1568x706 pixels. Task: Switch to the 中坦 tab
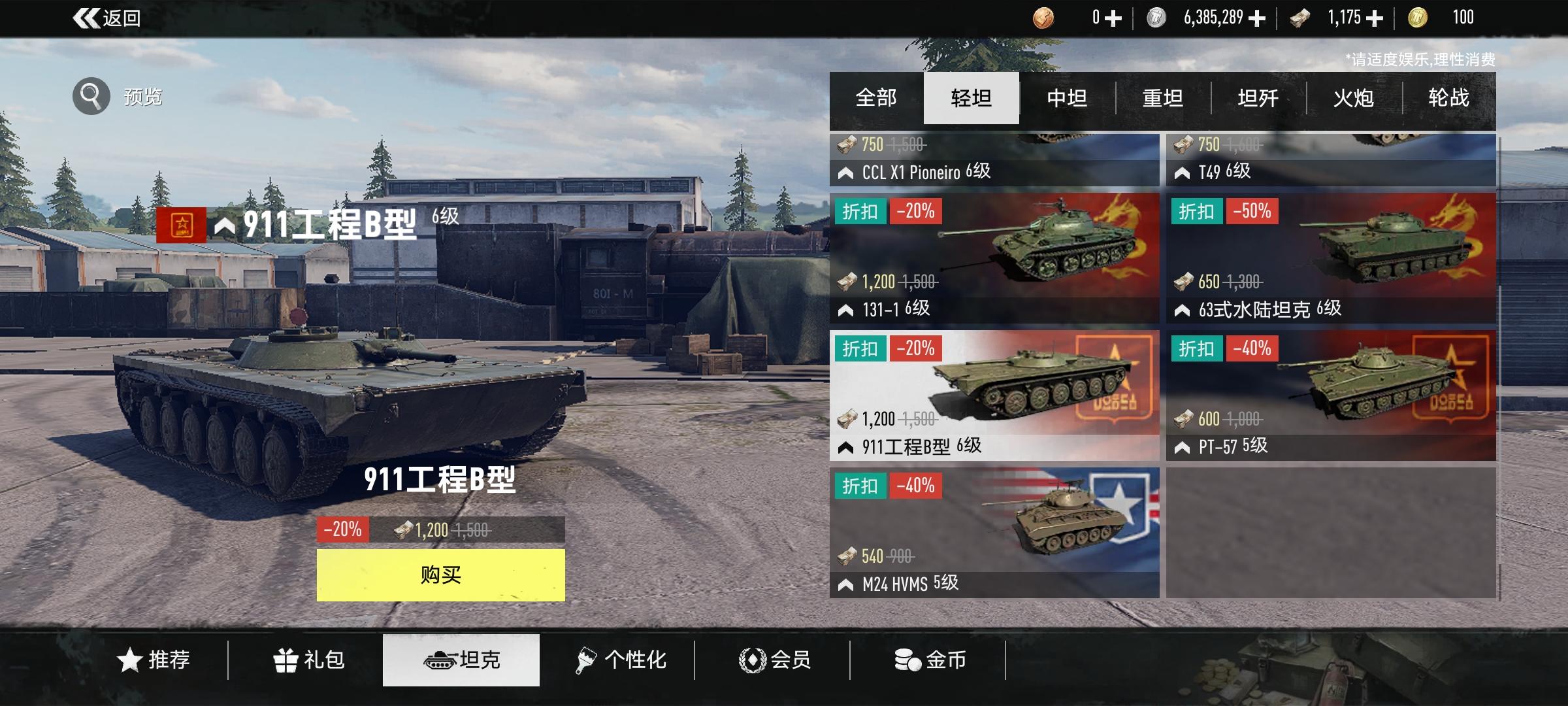1066,98
